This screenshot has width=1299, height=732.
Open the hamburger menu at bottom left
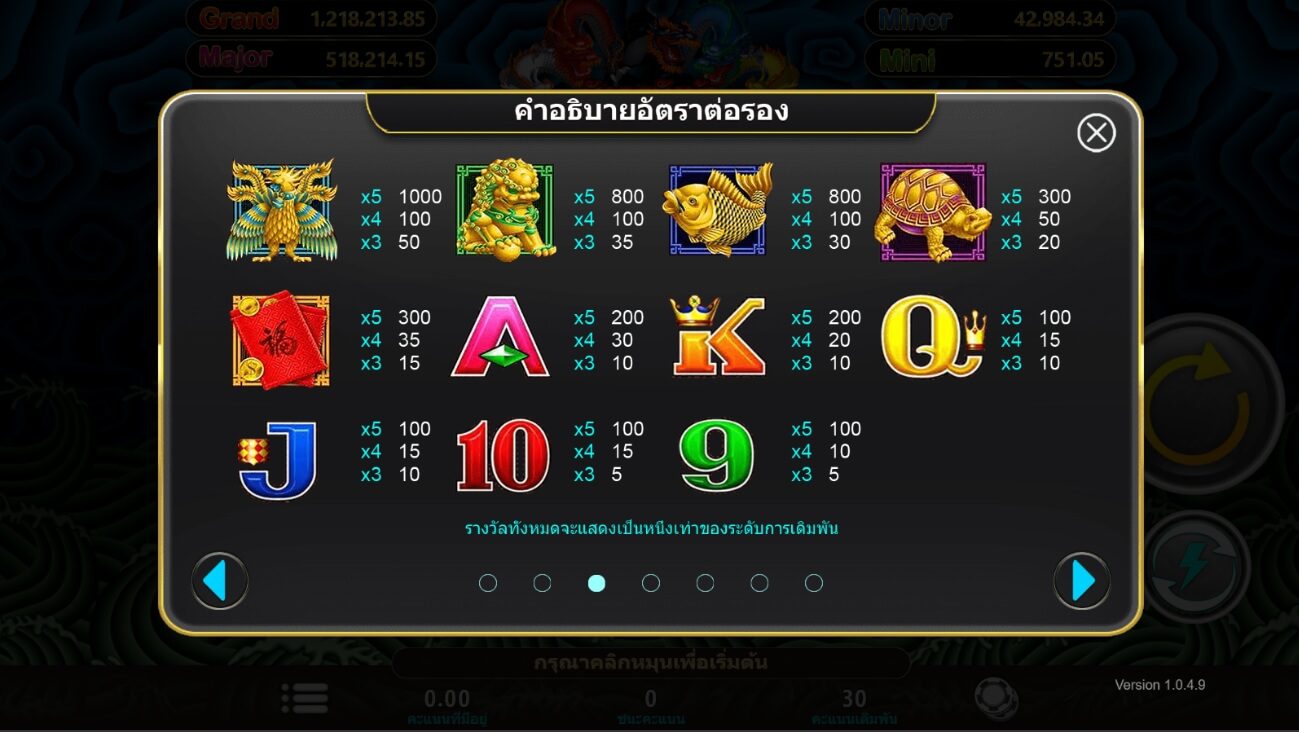pos(305,698)
